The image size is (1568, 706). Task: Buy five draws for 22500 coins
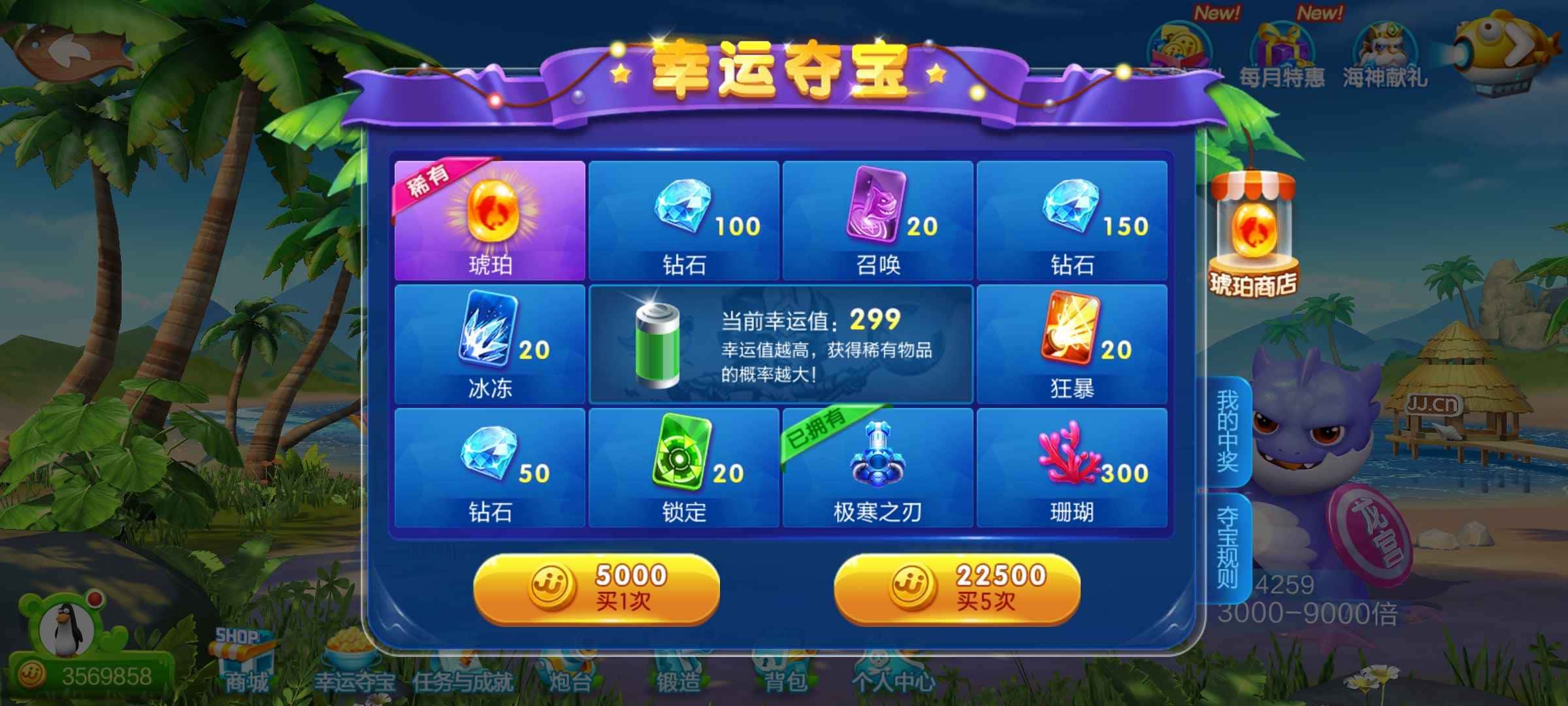(954, 588)
